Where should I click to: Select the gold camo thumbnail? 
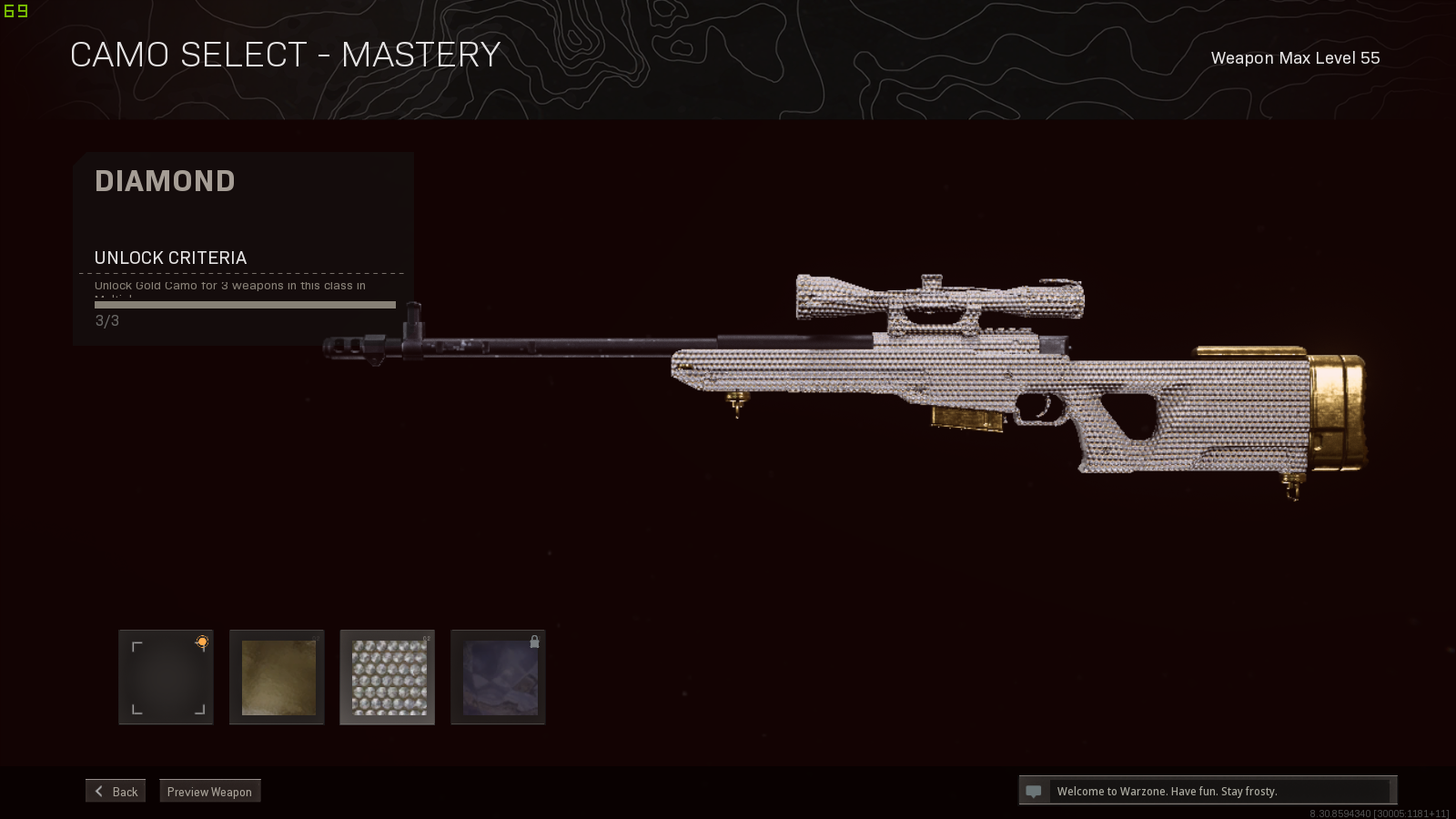click(277, 677)
